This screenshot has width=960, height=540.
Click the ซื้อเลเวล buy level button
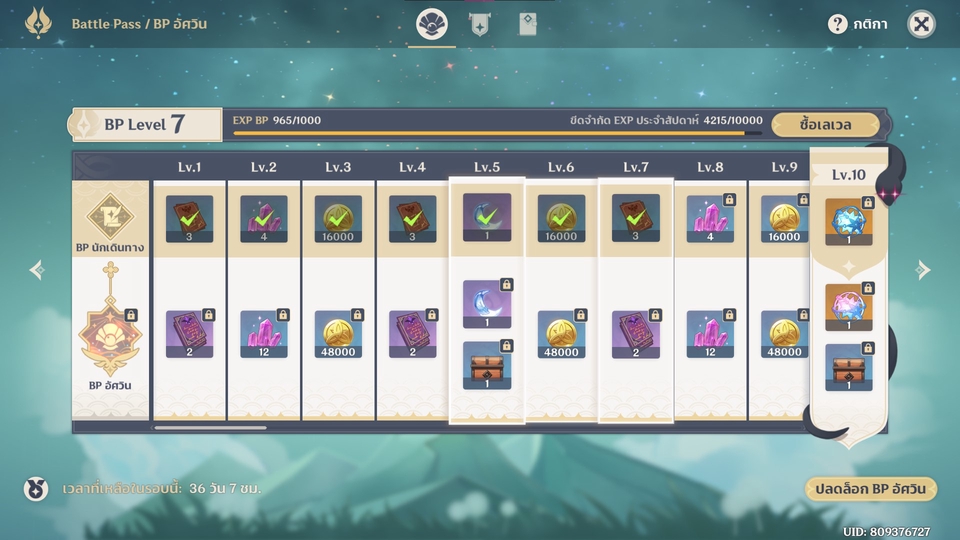(x=825, y=125)
